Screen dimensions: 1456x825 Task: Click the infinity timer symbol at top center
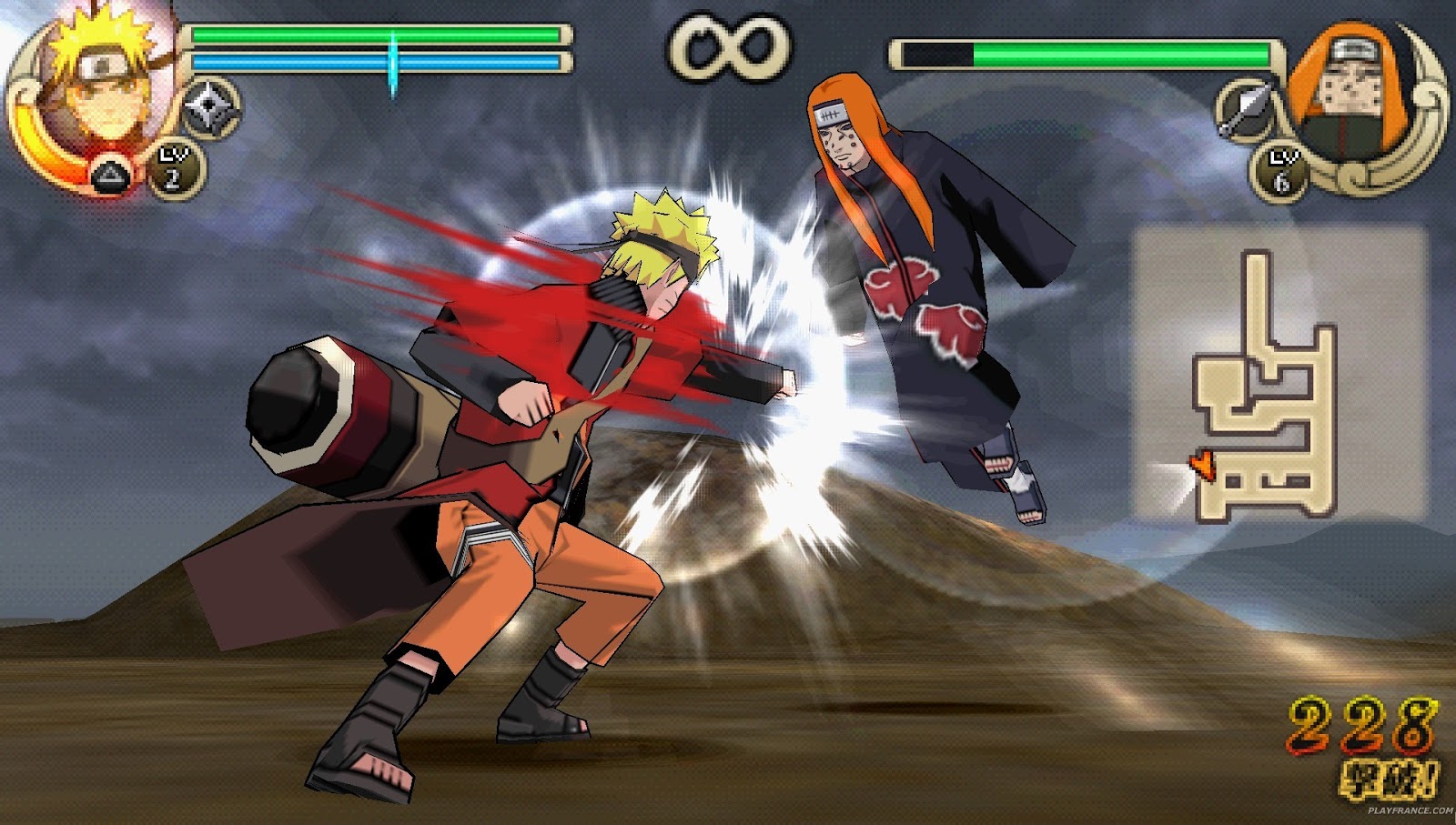pyautogui.click(x=728, y=45)
